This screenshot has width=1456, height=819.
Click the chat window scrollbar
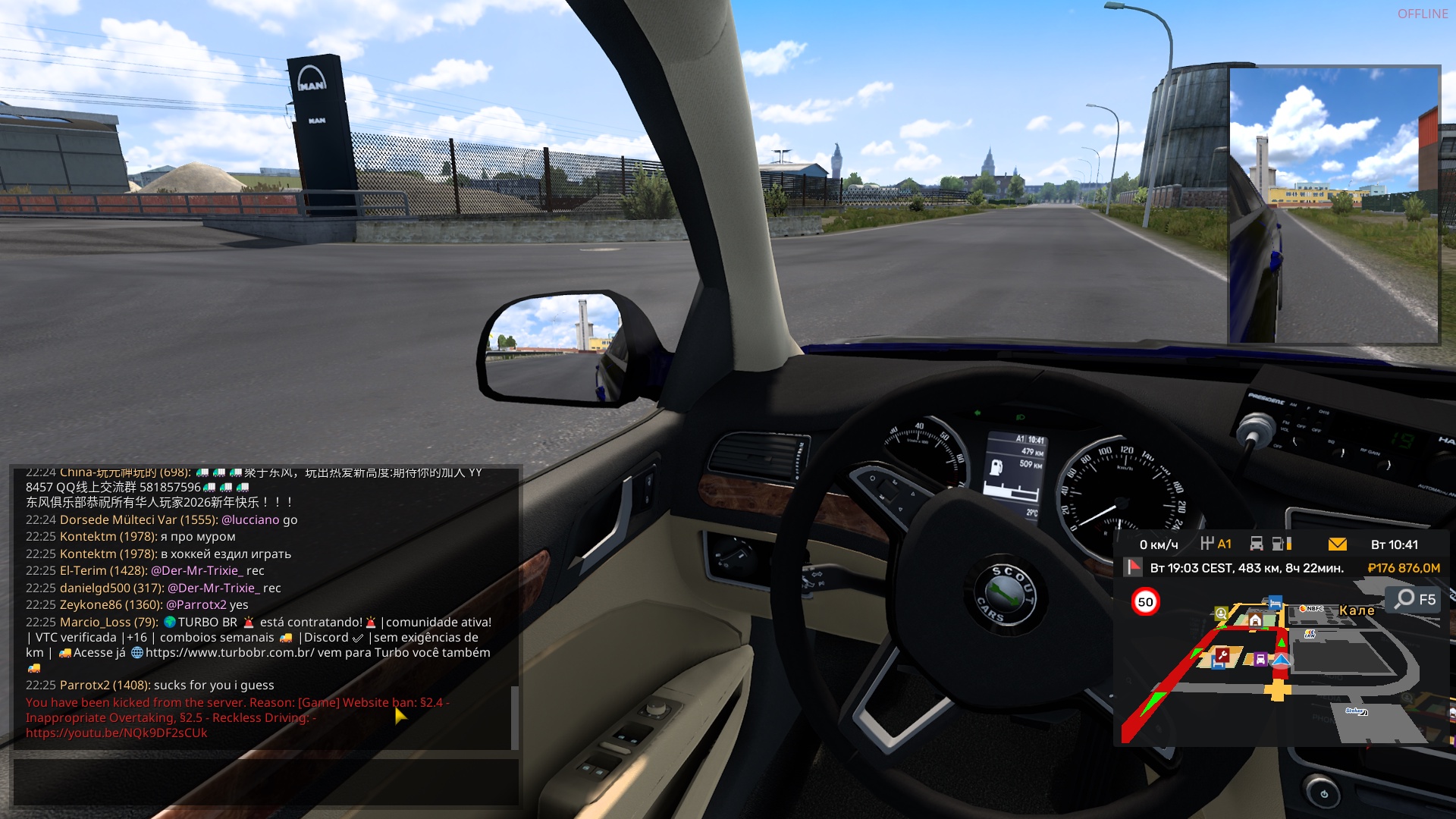514,717
